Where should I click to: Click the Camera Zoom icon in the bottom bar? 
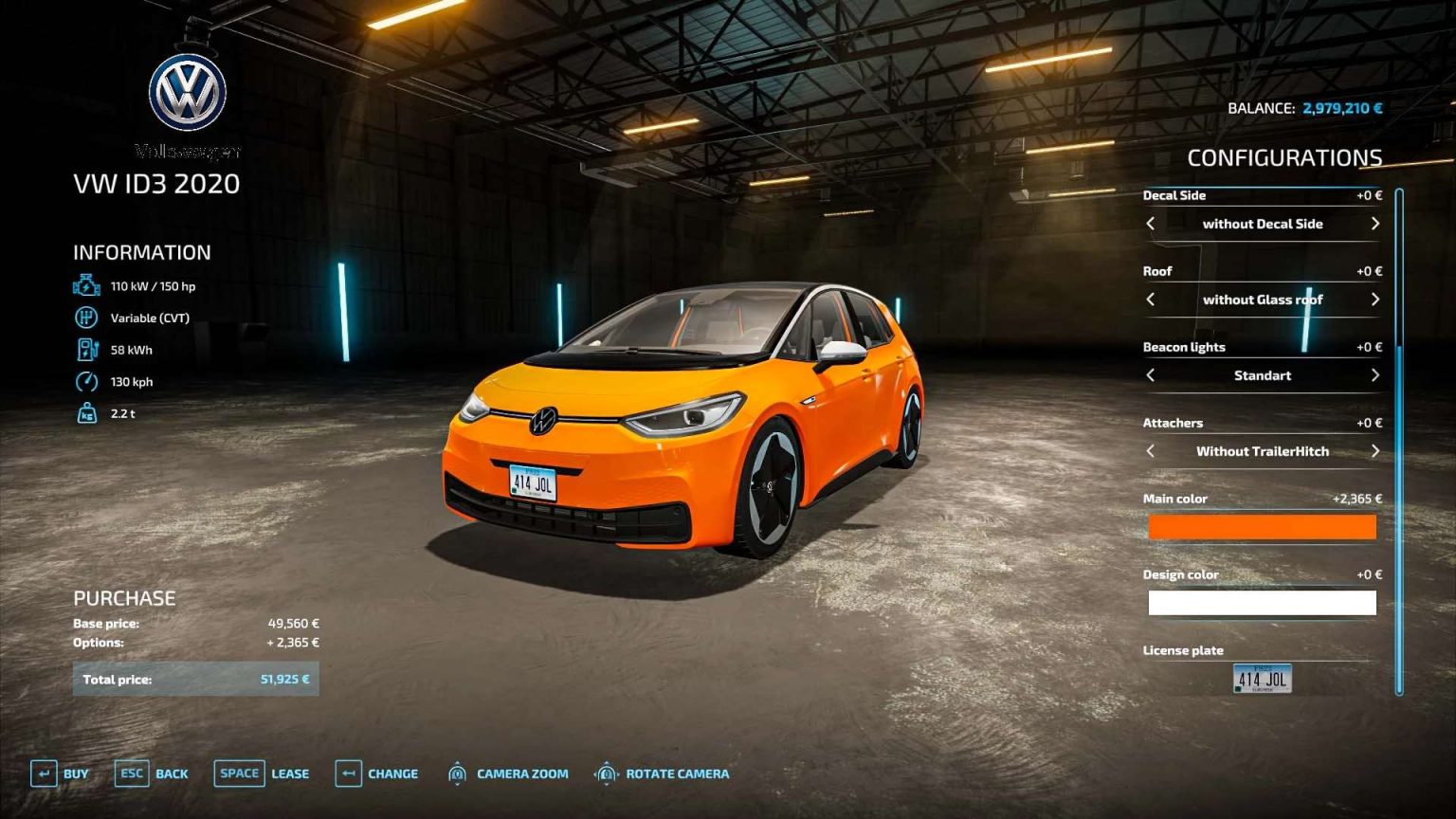coord(458,773)
